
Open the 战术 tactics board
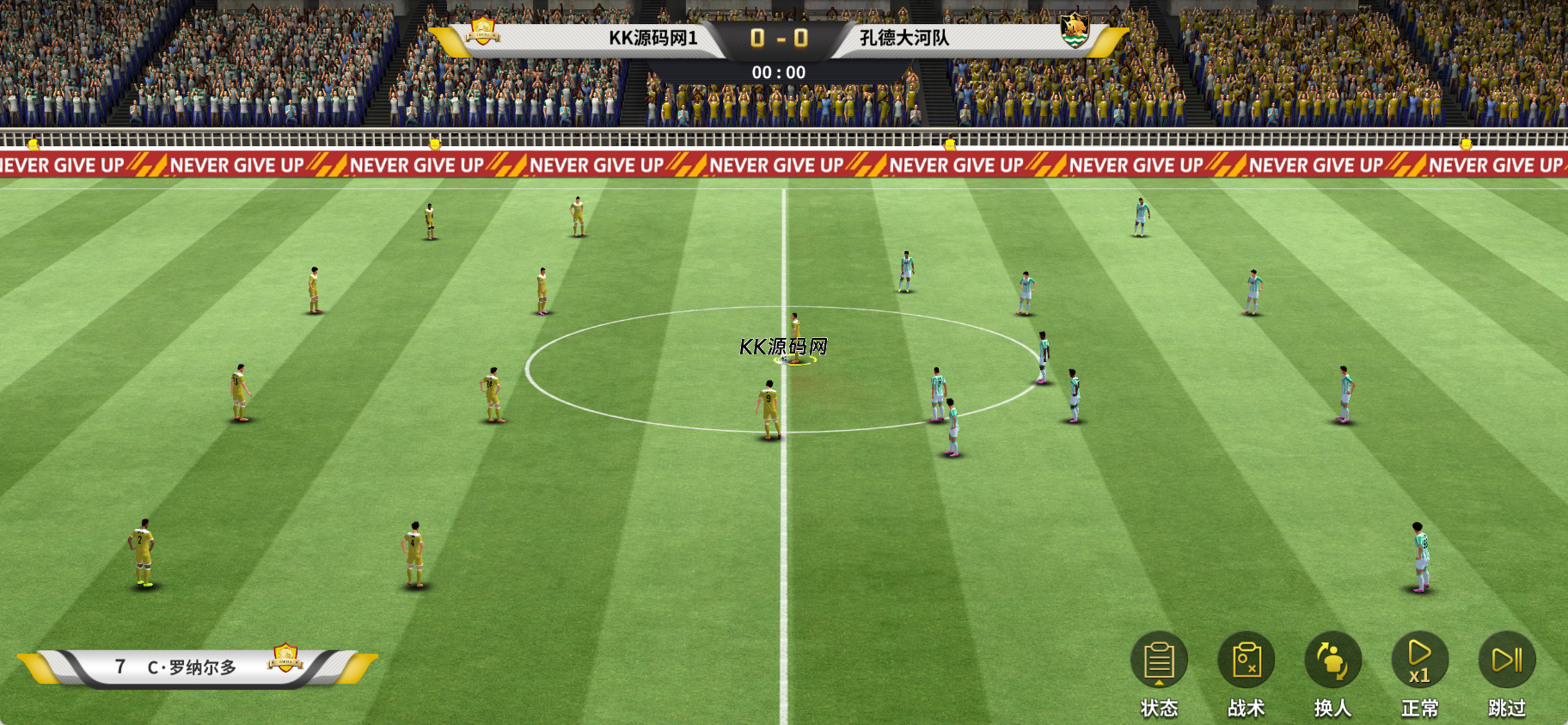[x=1246, y=660]
